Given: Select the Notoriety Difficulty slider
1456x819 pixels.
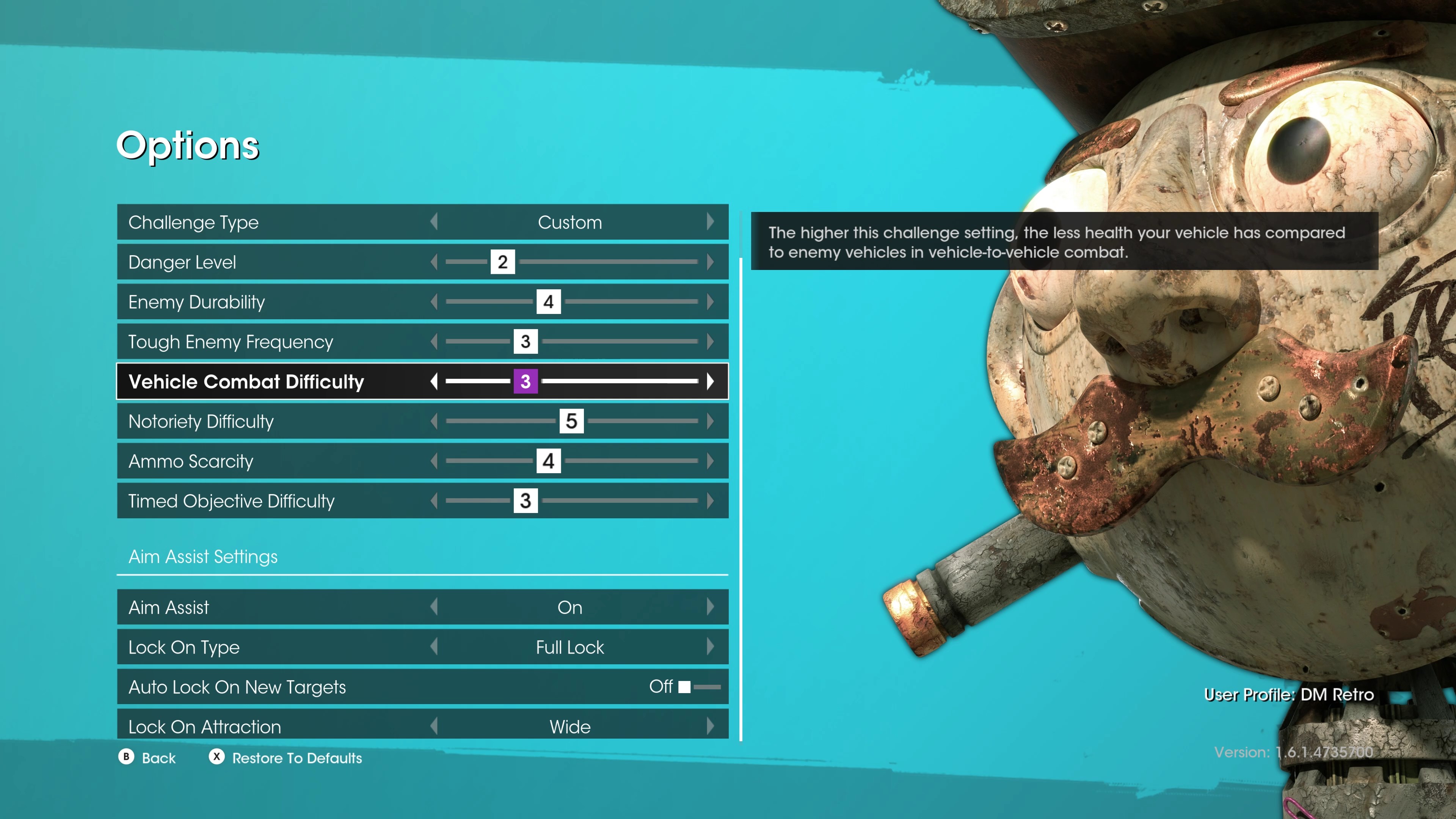Looking at the screenshot, I should [x=571, y=421].
